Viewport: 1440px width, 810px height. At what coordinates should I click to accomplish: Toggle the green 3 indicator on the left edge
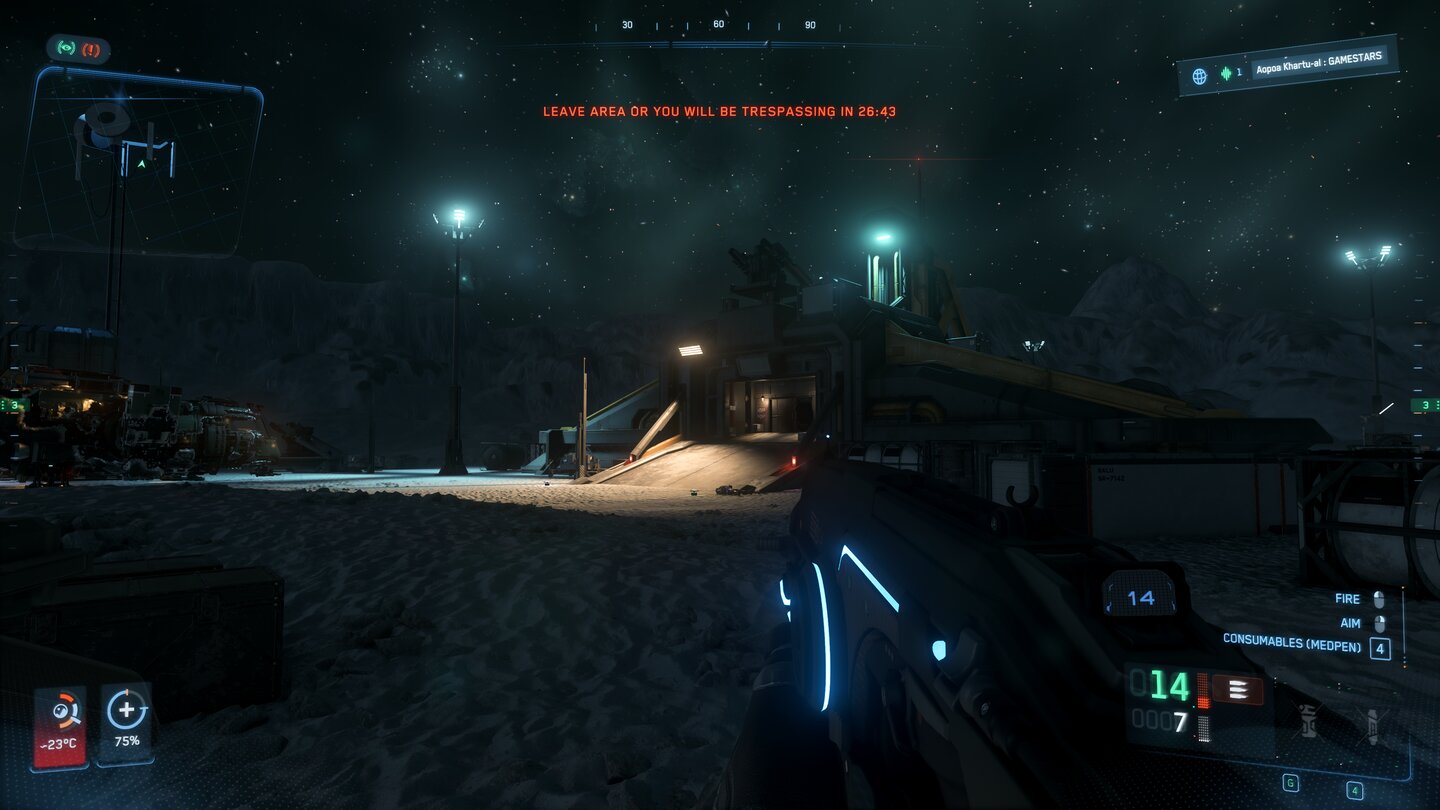pos(14,403)
